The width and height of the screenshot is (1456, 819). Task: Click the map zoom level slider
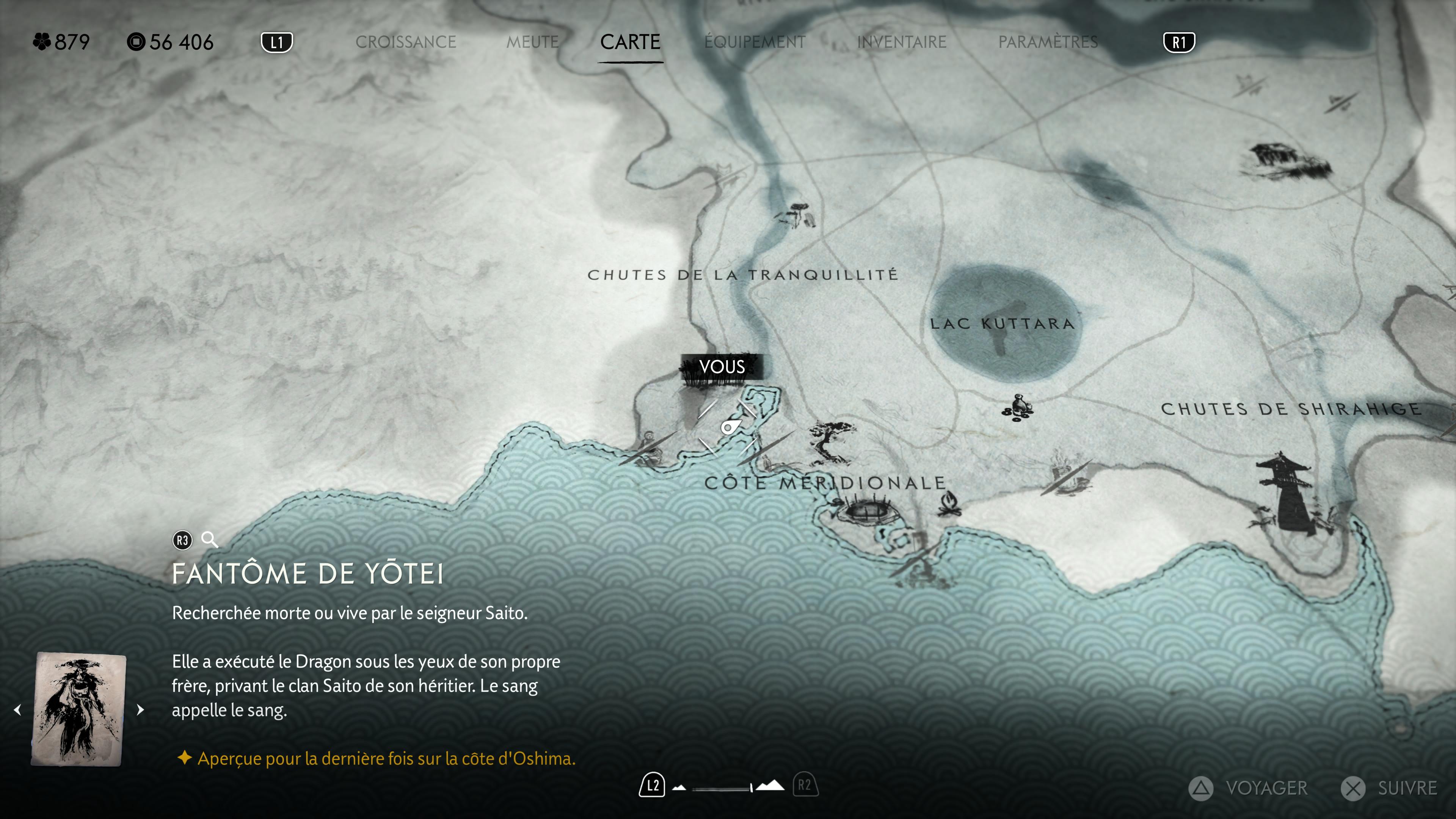722,788
